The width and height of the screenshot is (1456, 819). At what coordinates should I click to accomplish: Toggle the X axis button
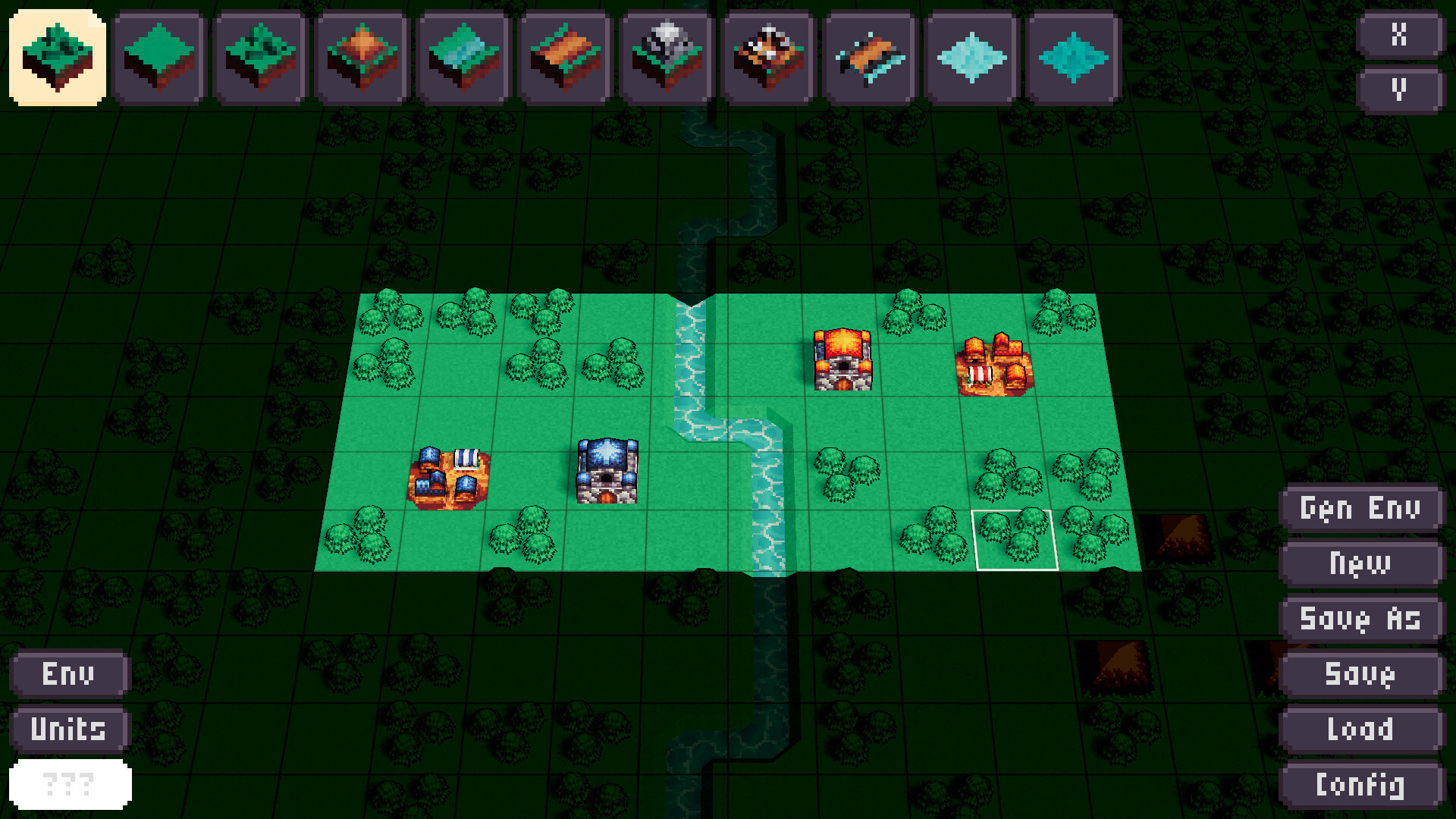[x=1401, y=33]
